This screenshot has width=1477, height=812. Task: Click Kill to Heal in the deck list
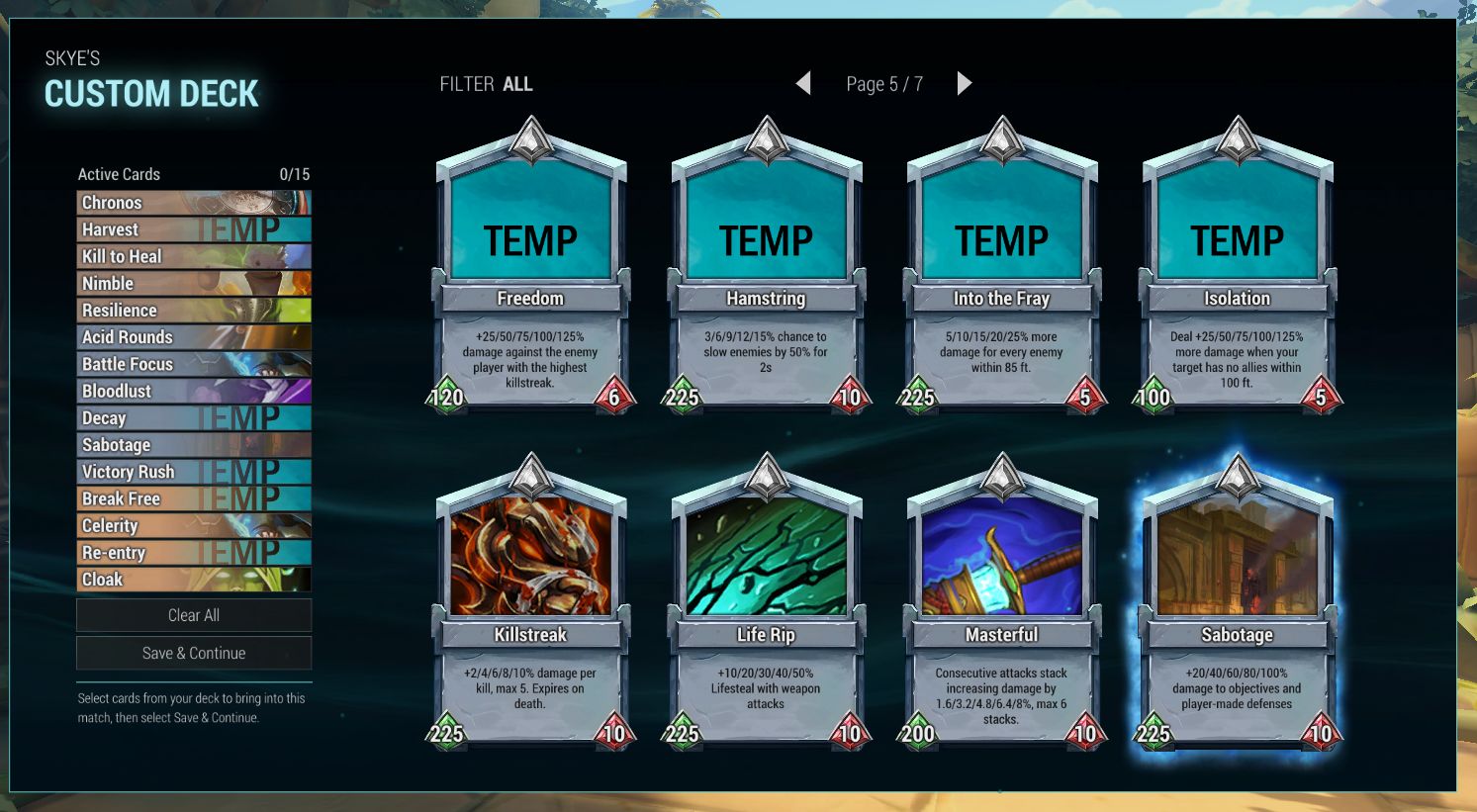point(194,256)
